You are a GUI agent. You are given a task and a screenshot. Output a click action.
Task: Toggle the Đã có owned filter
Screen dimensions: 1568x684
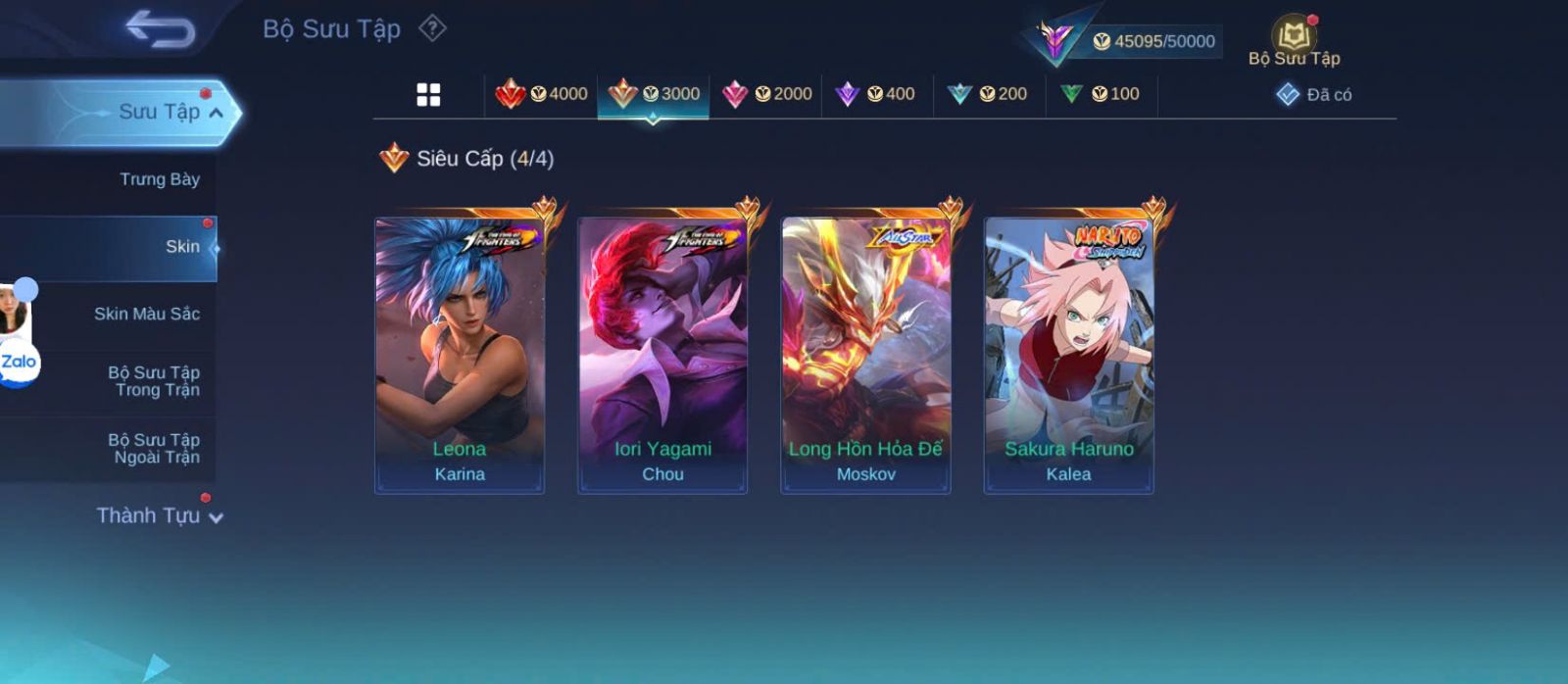tap(1314, 95)
